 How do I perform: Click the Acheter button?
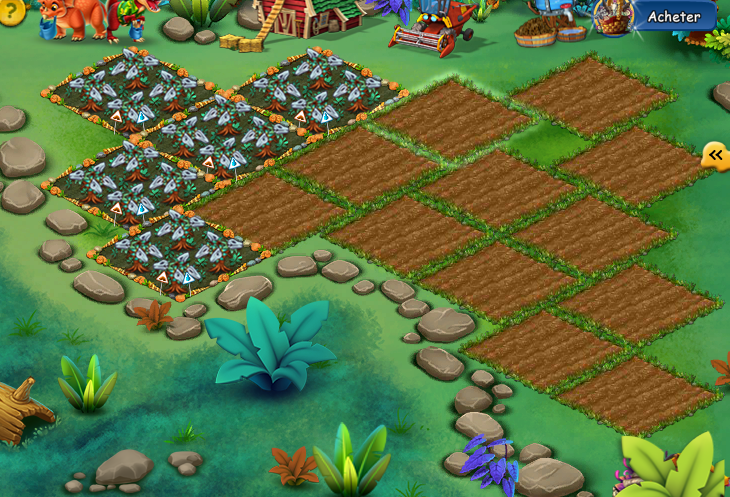click(673, 16)
